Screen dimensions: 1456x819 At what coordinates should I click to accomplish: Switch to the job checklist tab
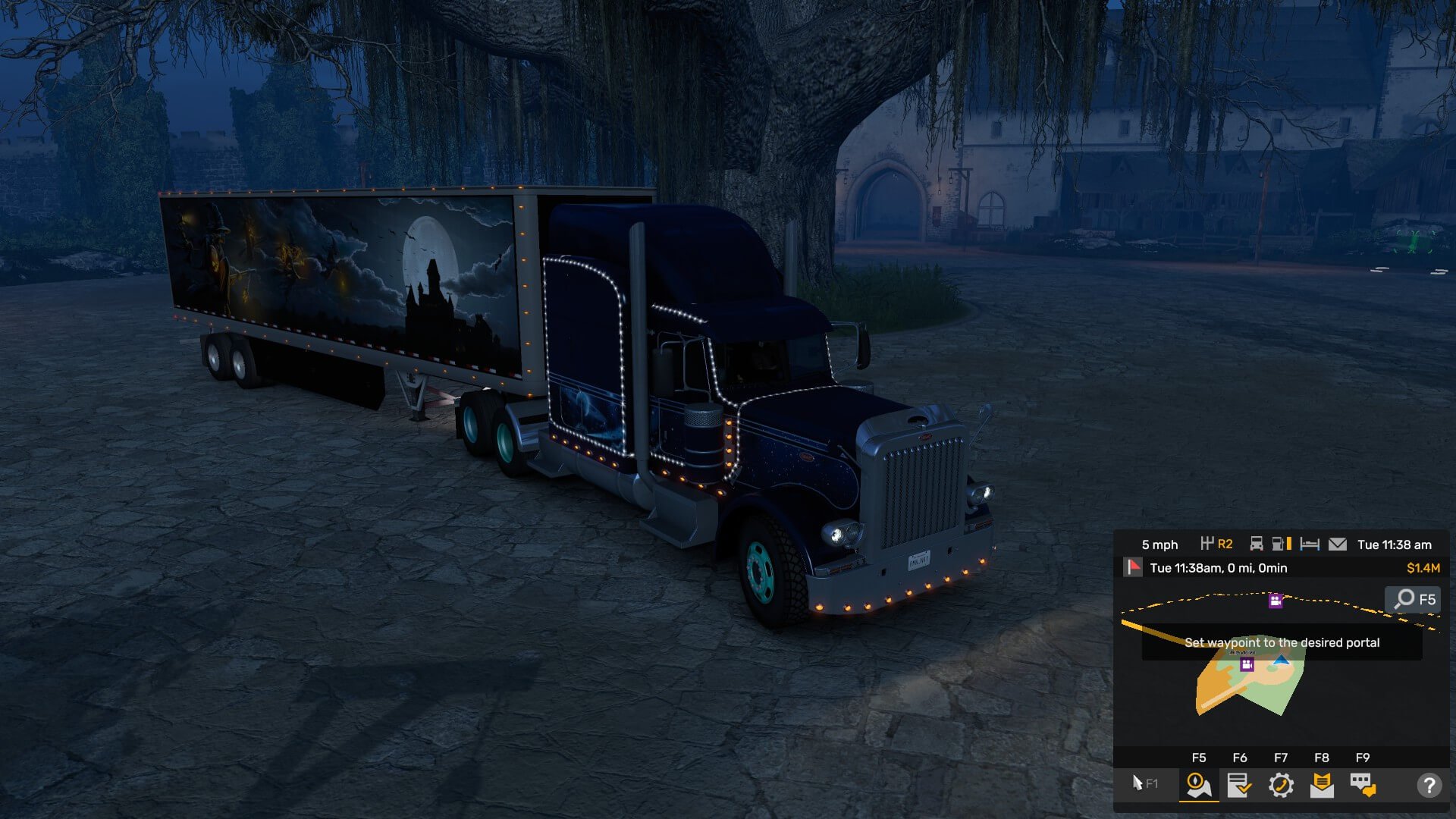pyautogui.click(x=1240, y=785)
